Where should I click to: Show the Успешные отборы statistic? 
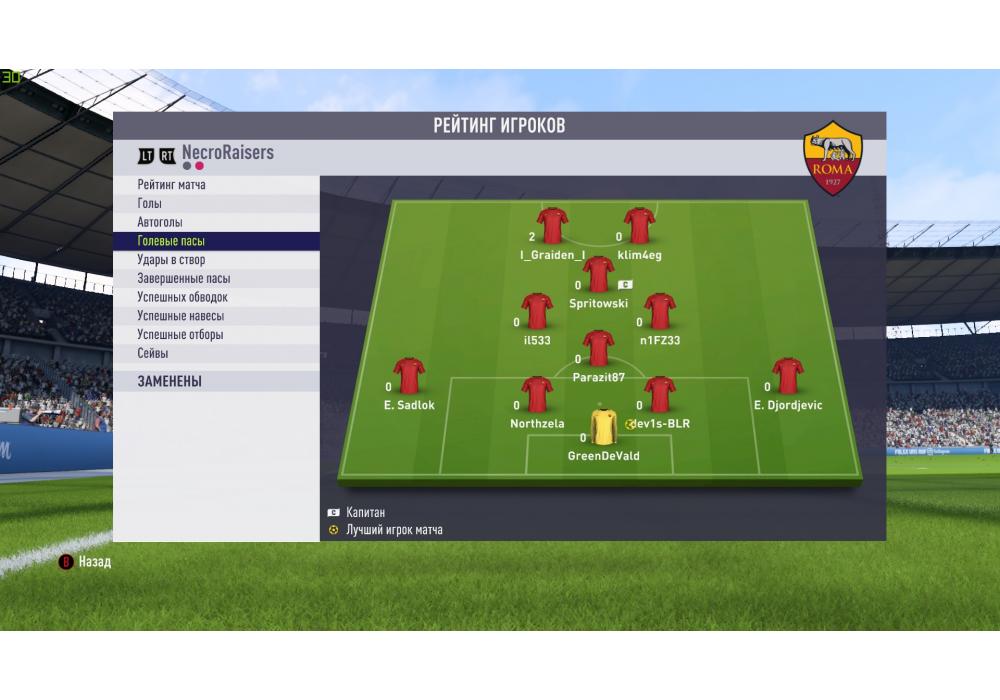click(180, 335)
